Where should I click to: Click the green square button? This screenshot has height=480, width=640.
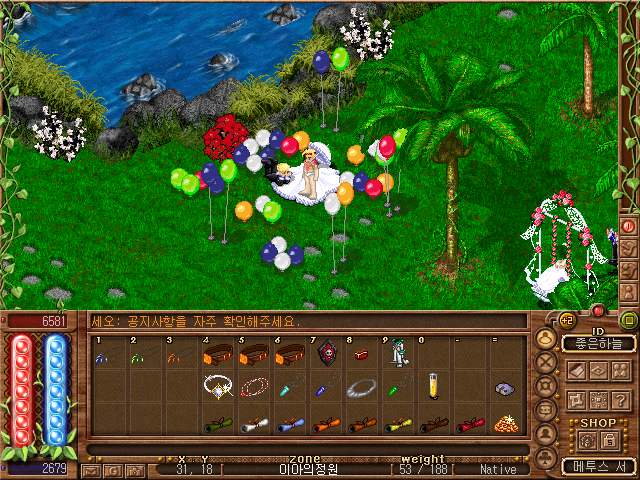pyautogui.click(x=628, y=321)
